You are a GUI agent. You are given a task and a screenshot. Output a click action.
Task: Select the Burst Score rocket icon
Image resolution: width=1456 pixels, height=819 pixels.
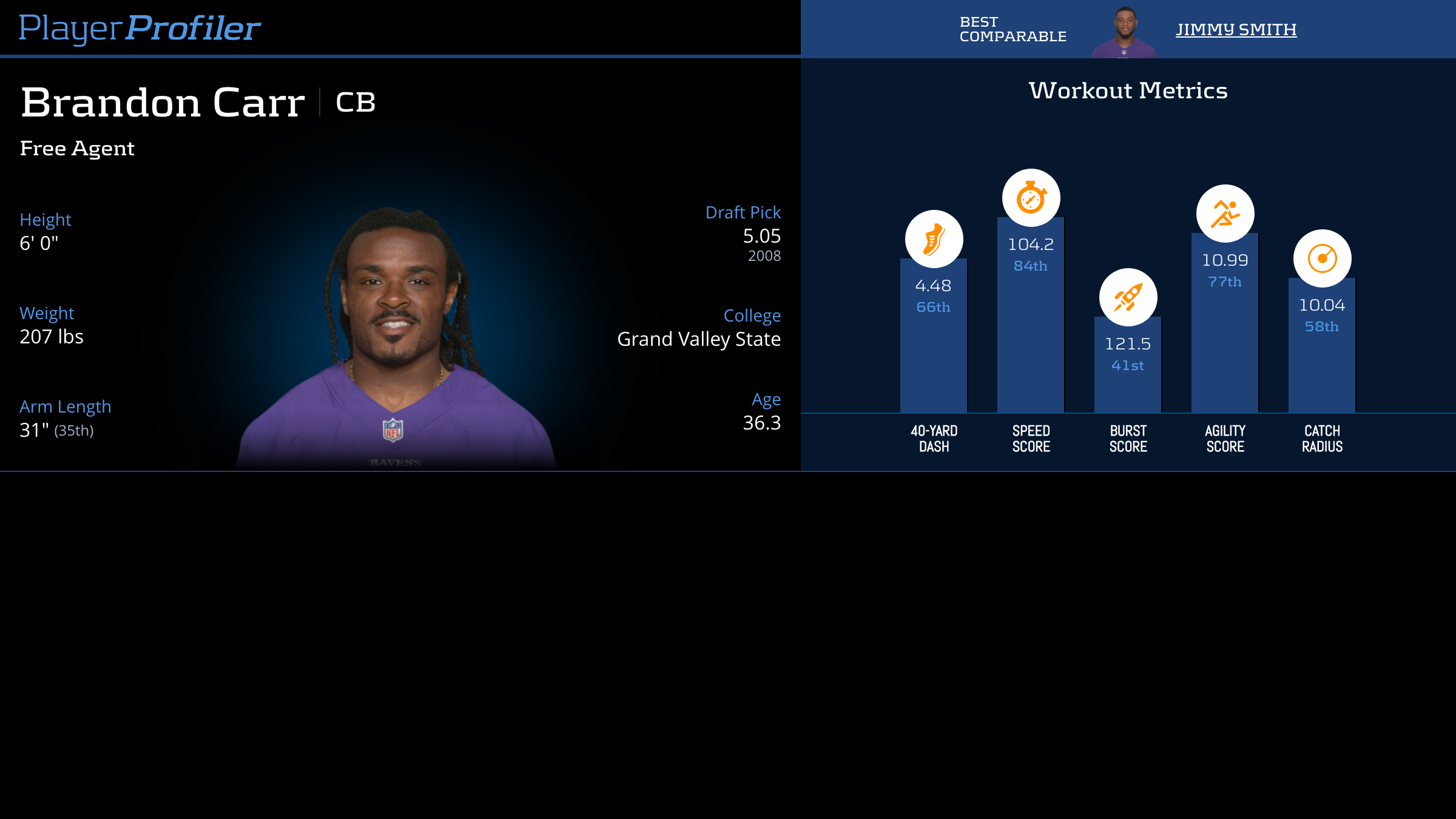pyautogui.click(x=1128, y=297)
